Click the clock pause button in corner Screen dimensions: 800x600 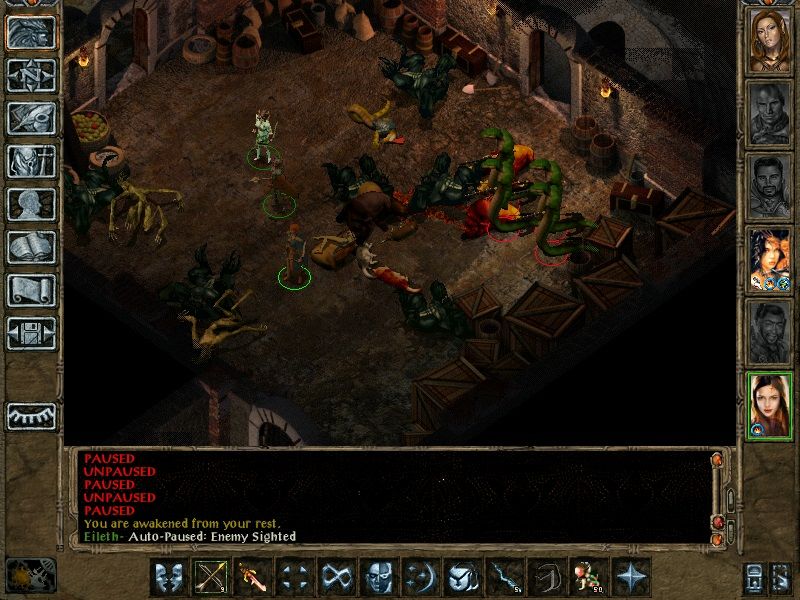coord(30,576)
